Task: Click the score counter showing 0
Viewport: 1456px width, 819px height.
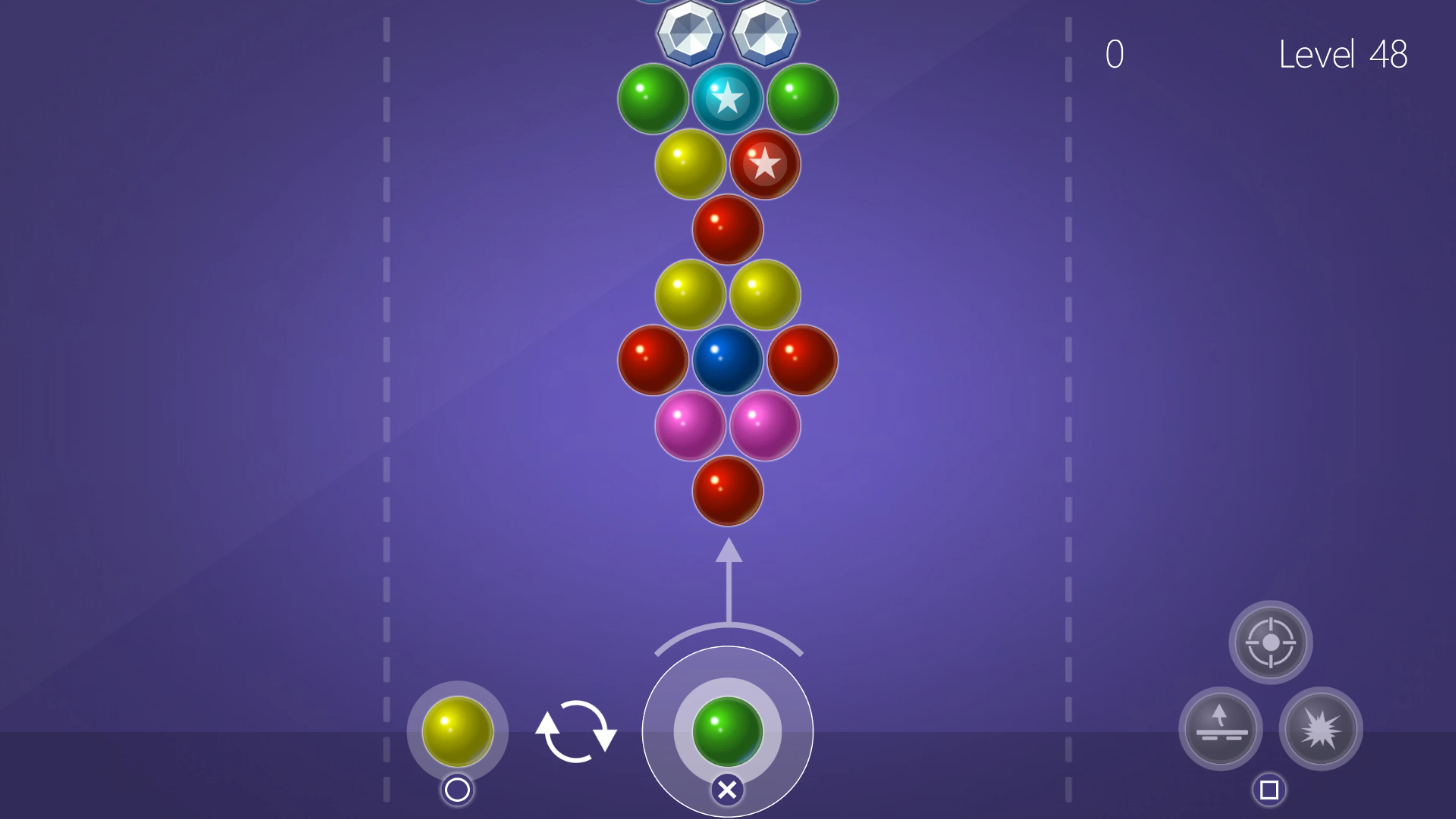Action: [x=1114, y=55]
